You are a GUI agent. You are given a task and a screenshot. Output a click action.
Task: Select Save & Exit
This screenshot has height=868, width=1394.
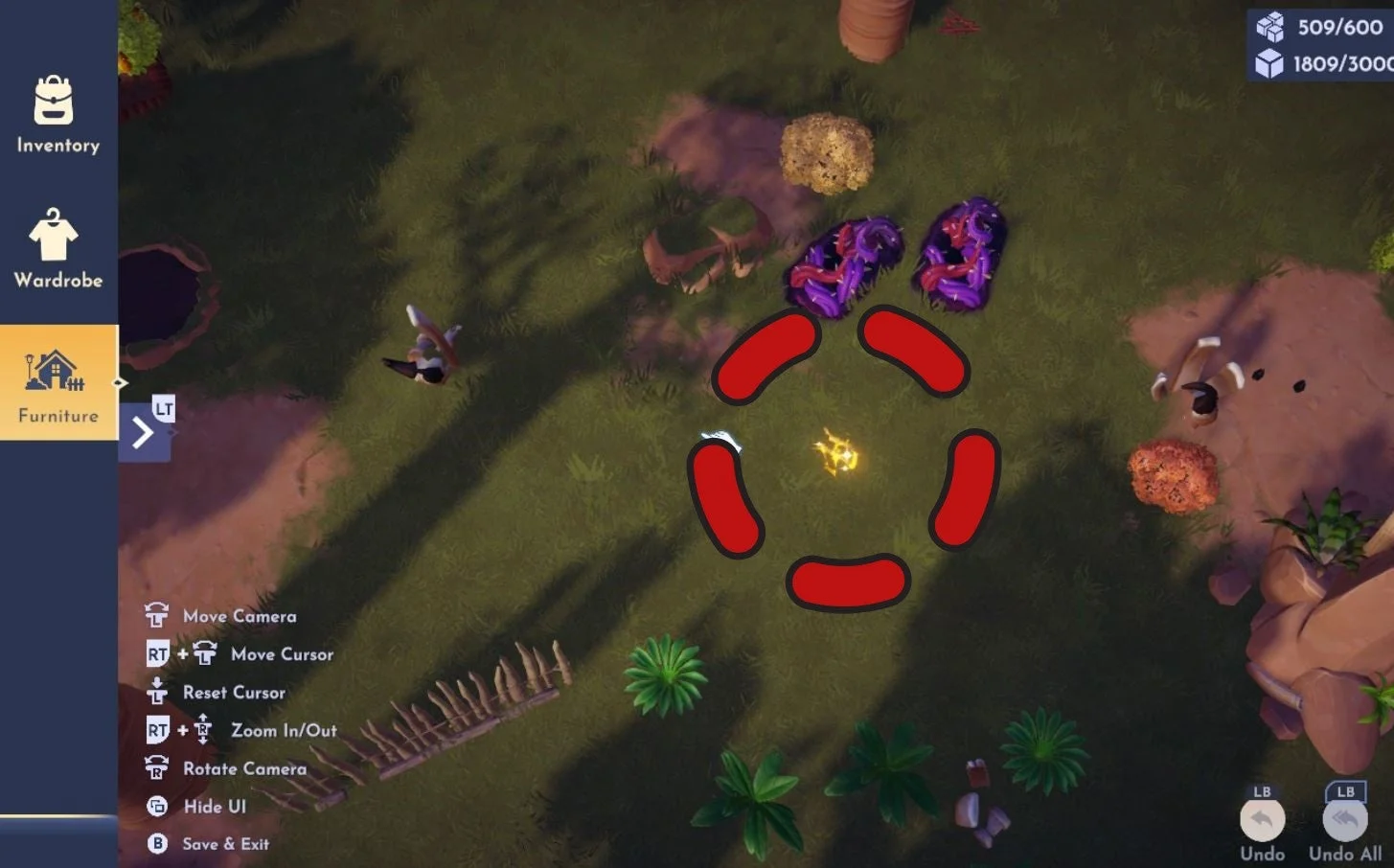[x=223, y=844]
